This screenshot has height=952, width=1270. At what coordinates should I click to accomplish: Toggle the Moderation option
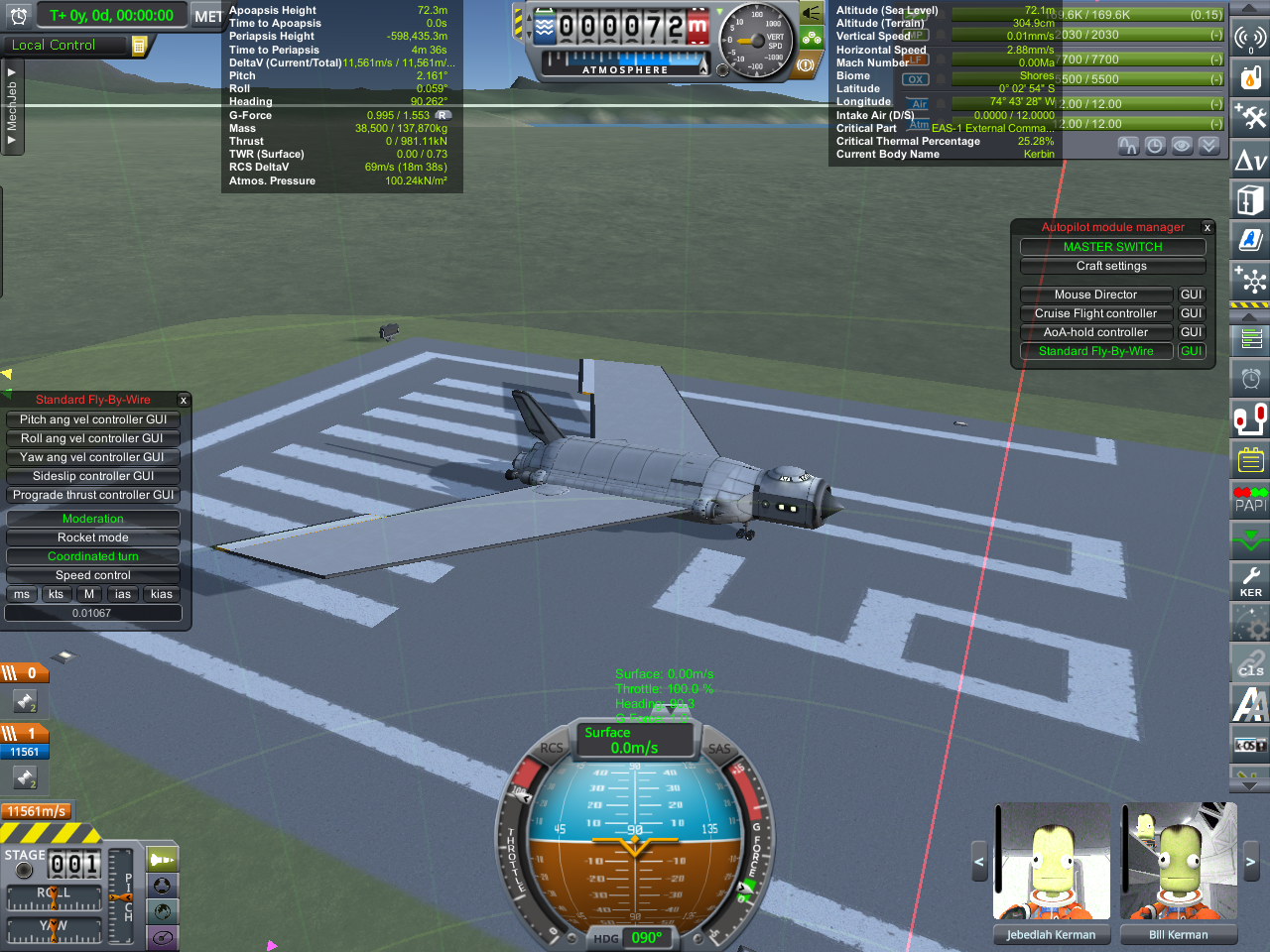pos(93,519)
